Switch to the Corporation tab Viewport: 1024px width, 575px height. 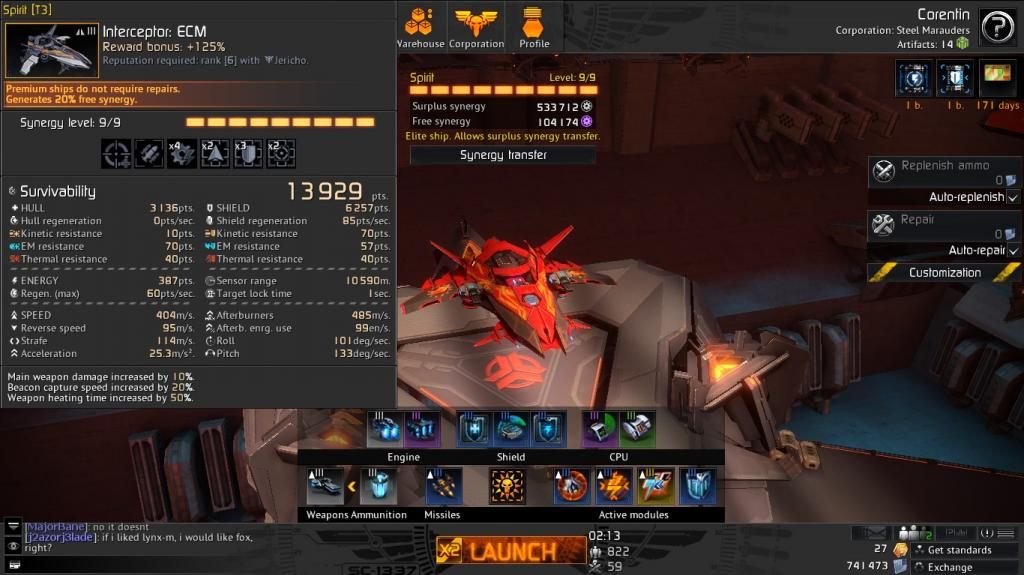click(x=477, y=27)
